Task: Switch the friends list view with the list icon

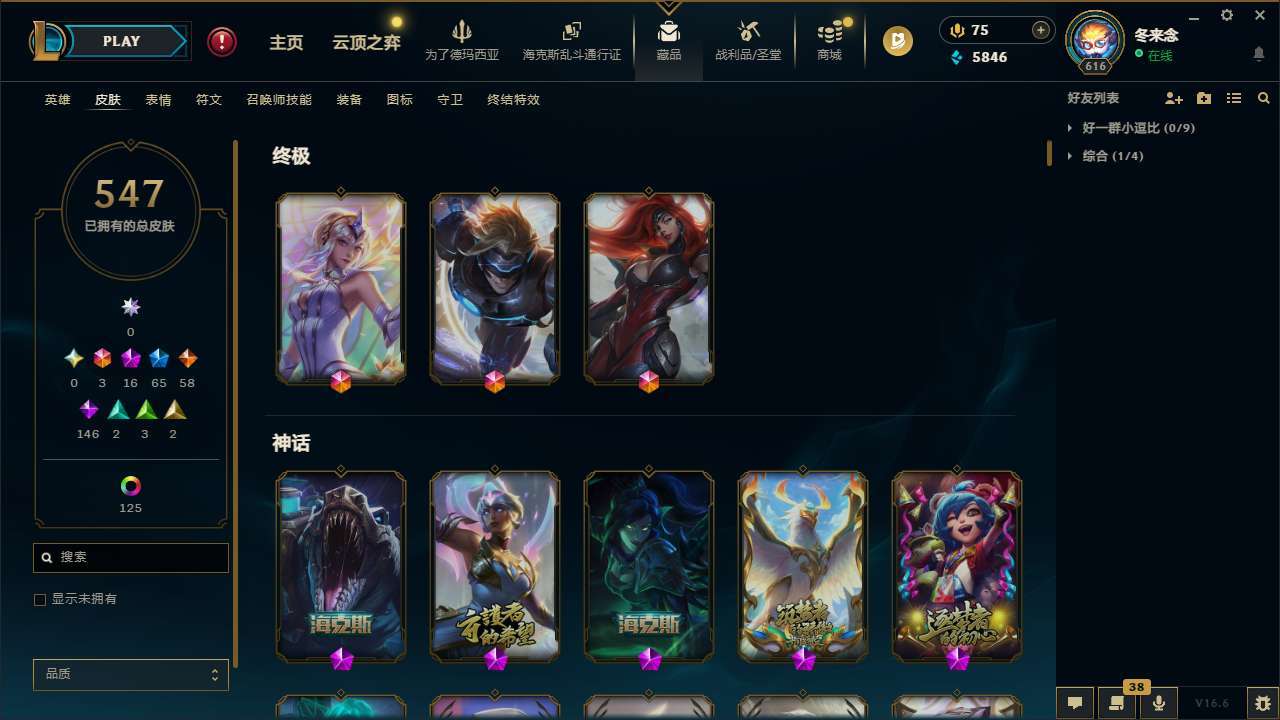Action: (1234, 98)
